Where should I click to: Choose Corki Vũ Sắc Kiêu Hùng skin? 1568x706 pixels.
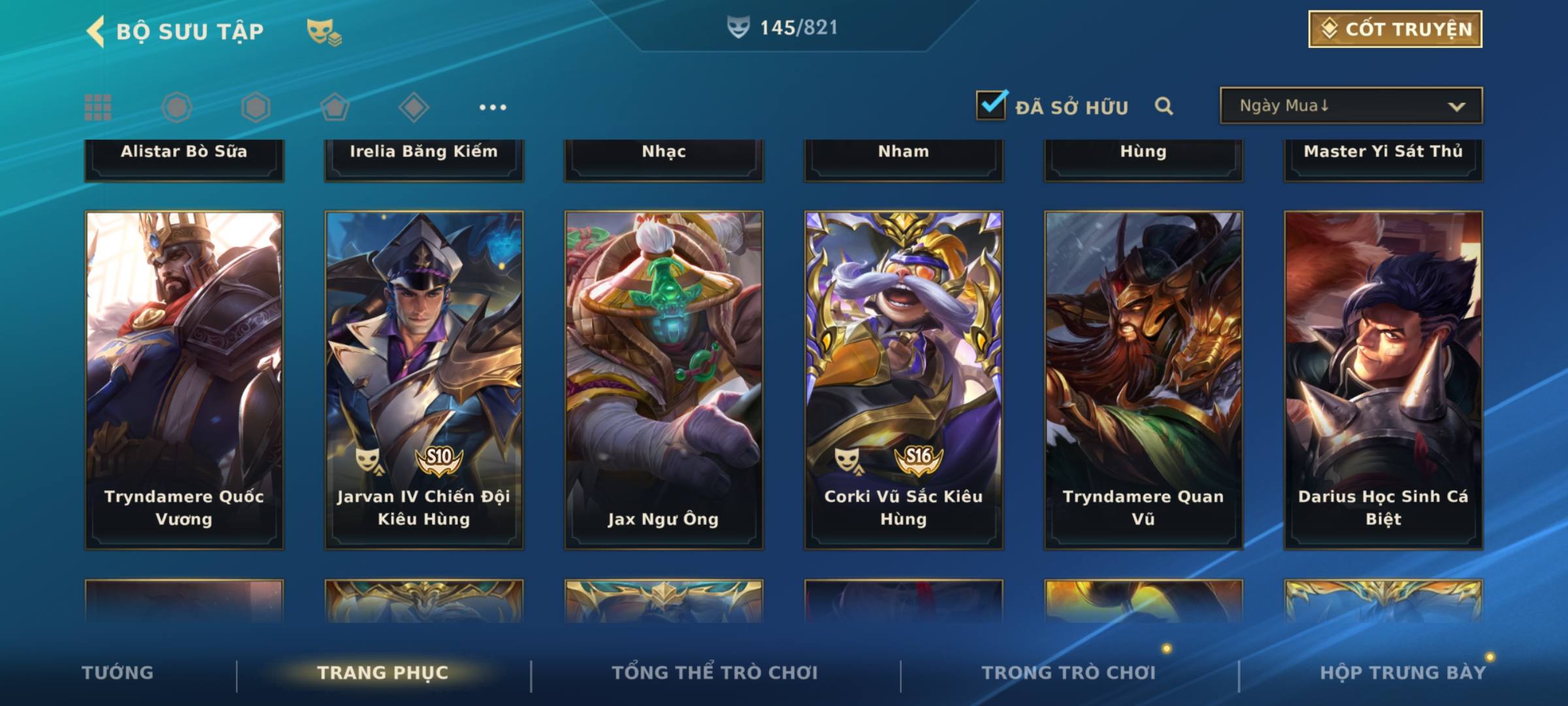[904, 379]
